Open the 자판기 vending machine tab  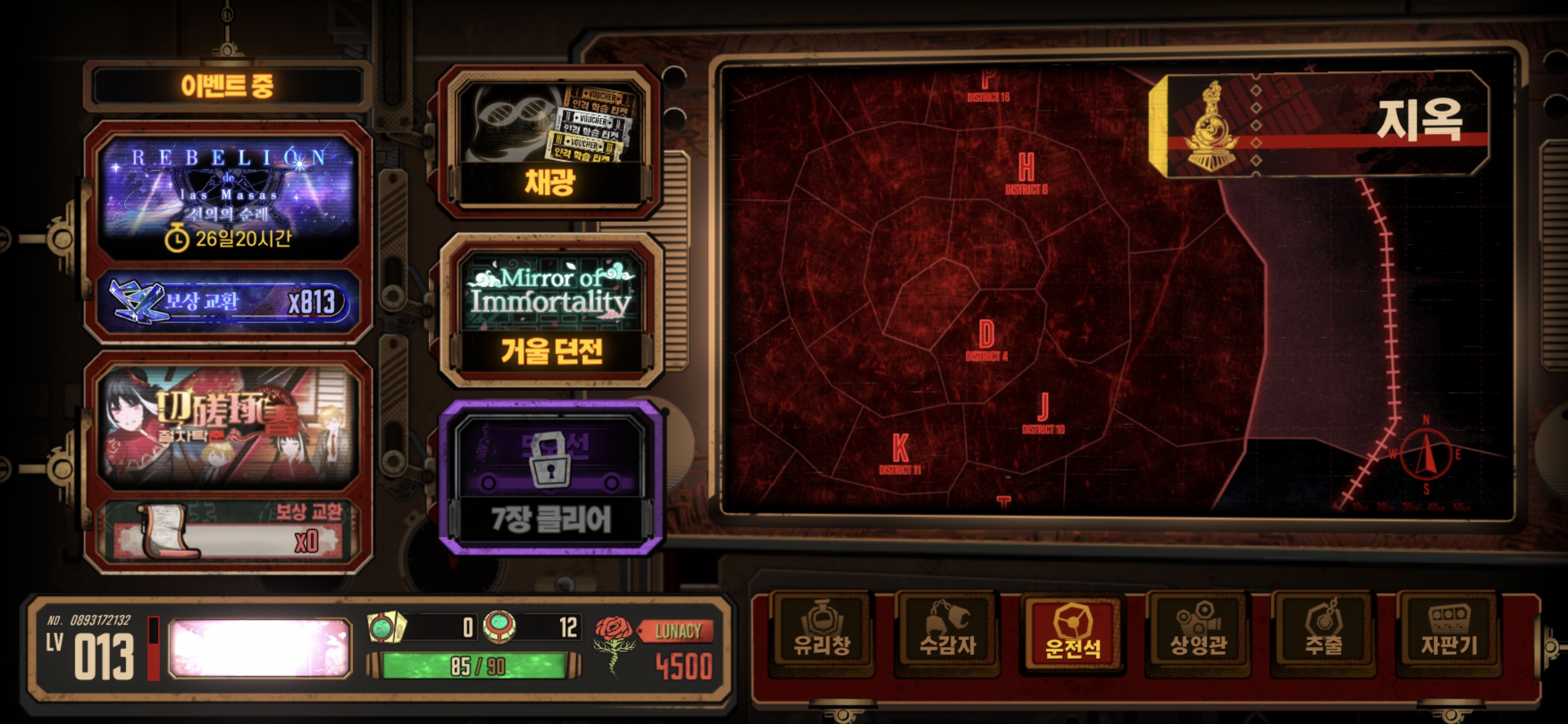click(1449, 632)
